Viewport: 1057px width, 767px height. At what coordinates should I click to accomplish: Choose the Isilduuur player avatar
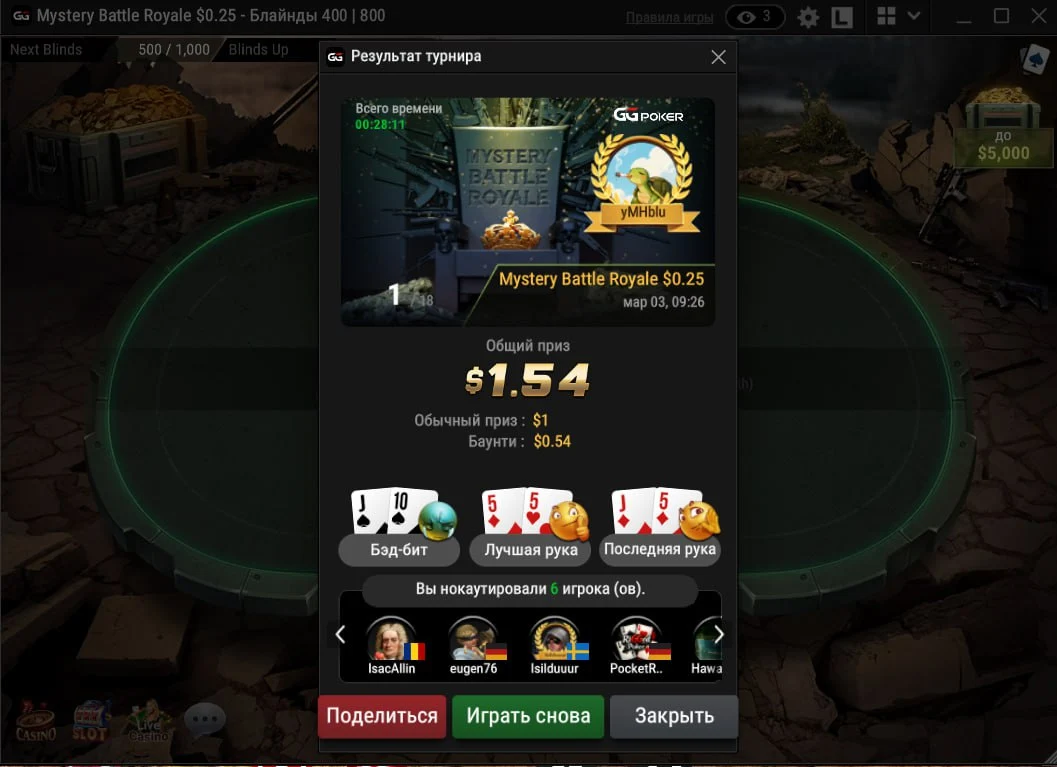[x=554, y=638]
